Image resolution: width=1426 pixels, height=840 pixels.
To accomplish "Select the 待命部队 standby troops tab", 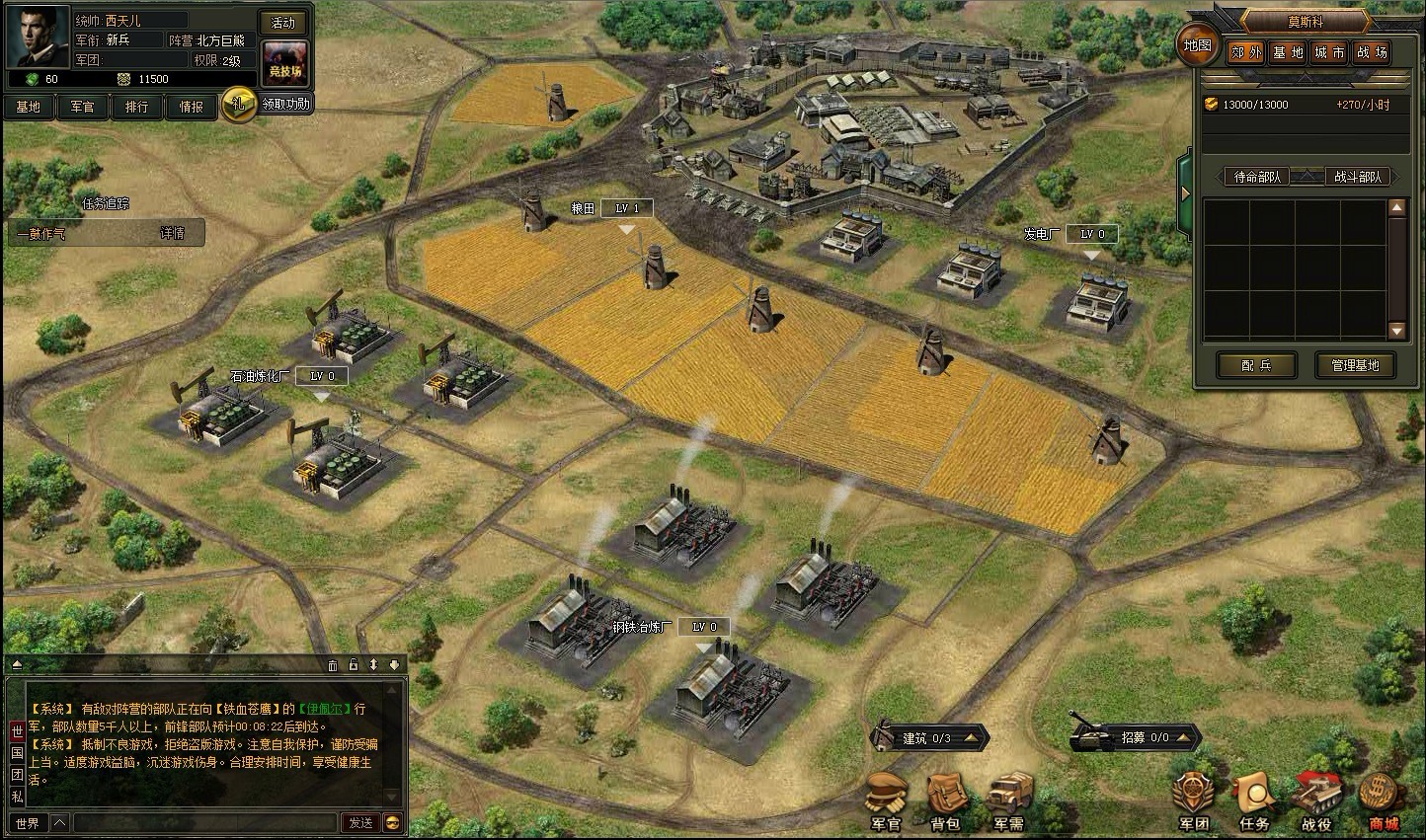I will pyautogui.click(x=1257, y=177).
